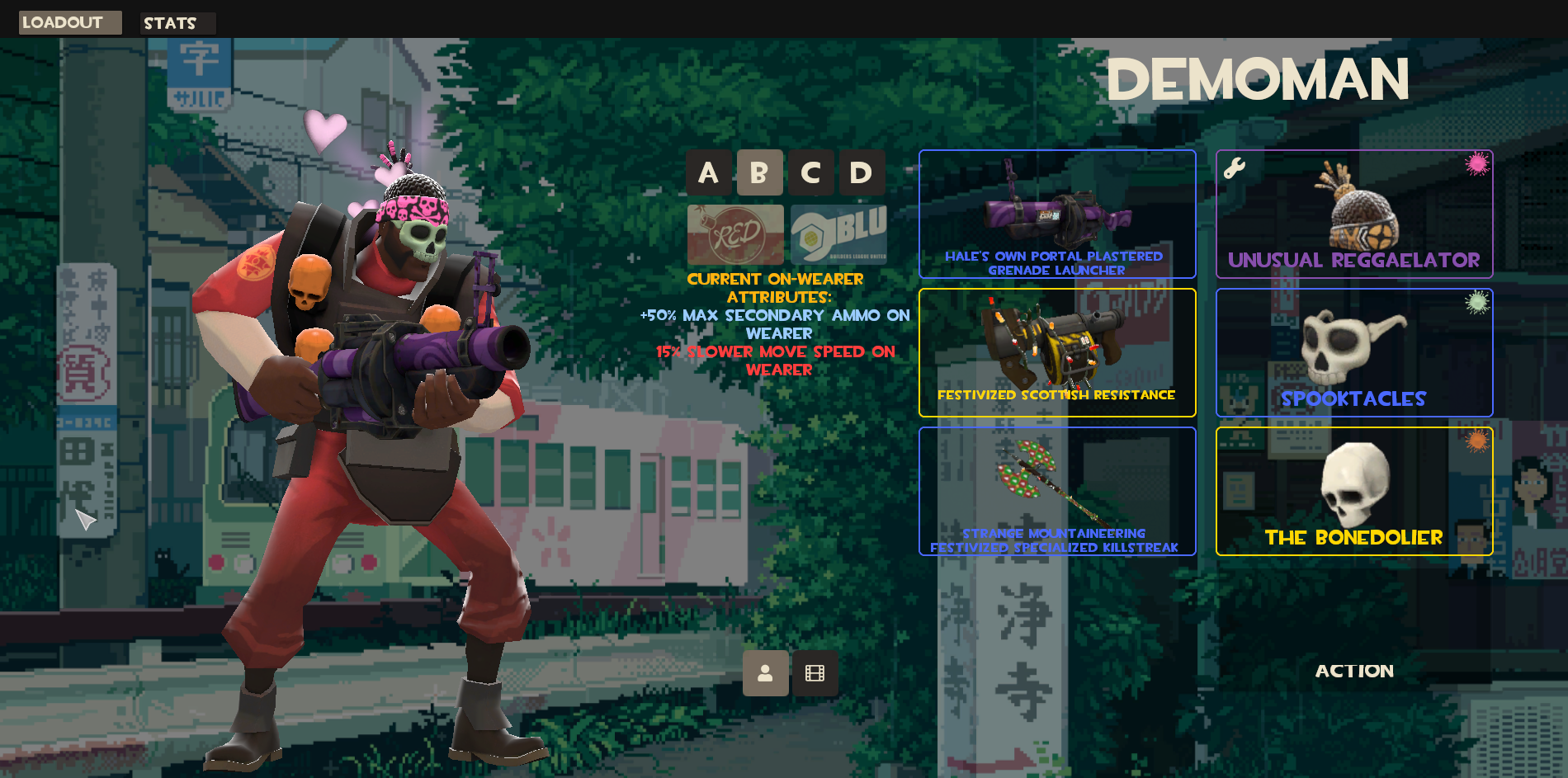Open the Action item slot
The height and width of the screenshot is (778, 1568).
pyautogui.click(x=1353, y=671)
